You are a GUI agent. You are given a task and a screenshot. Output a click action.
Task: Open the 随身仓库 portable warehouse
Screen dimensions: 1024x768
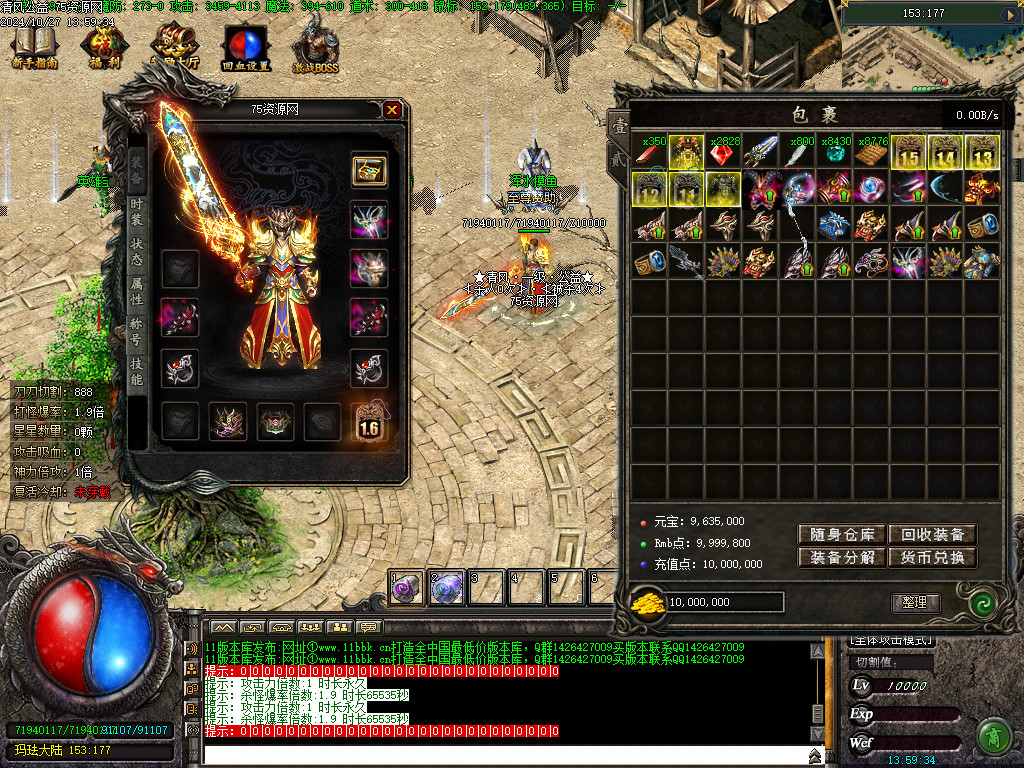tap(841, 535)
